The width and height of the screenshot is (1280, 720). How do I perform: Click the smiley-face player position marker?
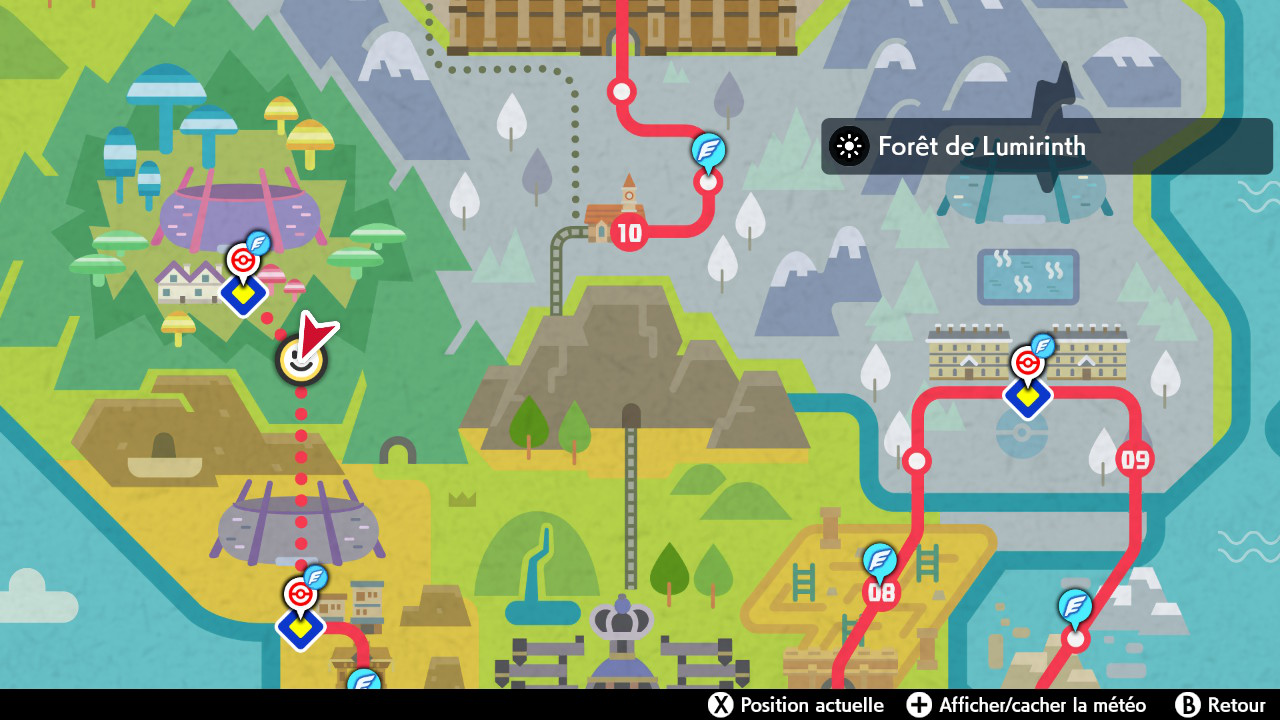point(301,360)
